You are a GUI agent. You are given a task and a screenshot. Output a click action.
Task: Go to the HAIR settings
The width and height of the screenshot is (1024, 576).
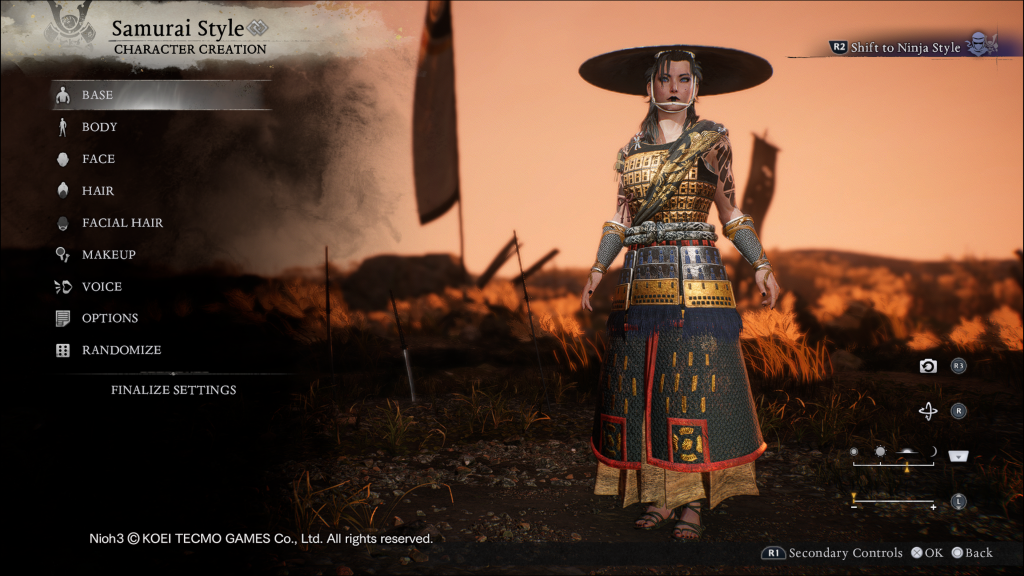(98, 191)
